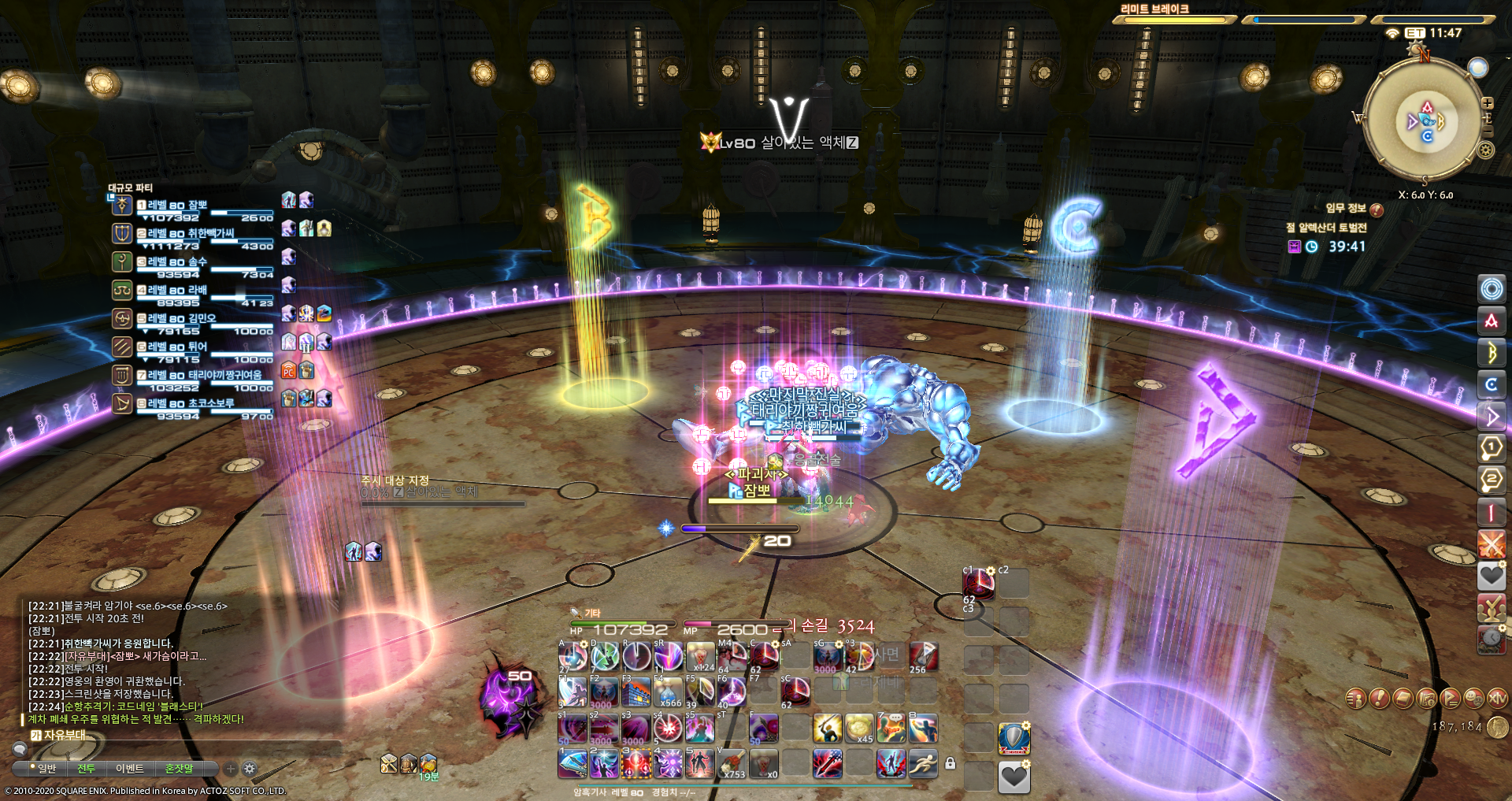Image resolution: width=1512 pixels, height=801 pixels.
Task: Activate the Sprint running figure action
Action: point(923,762)
